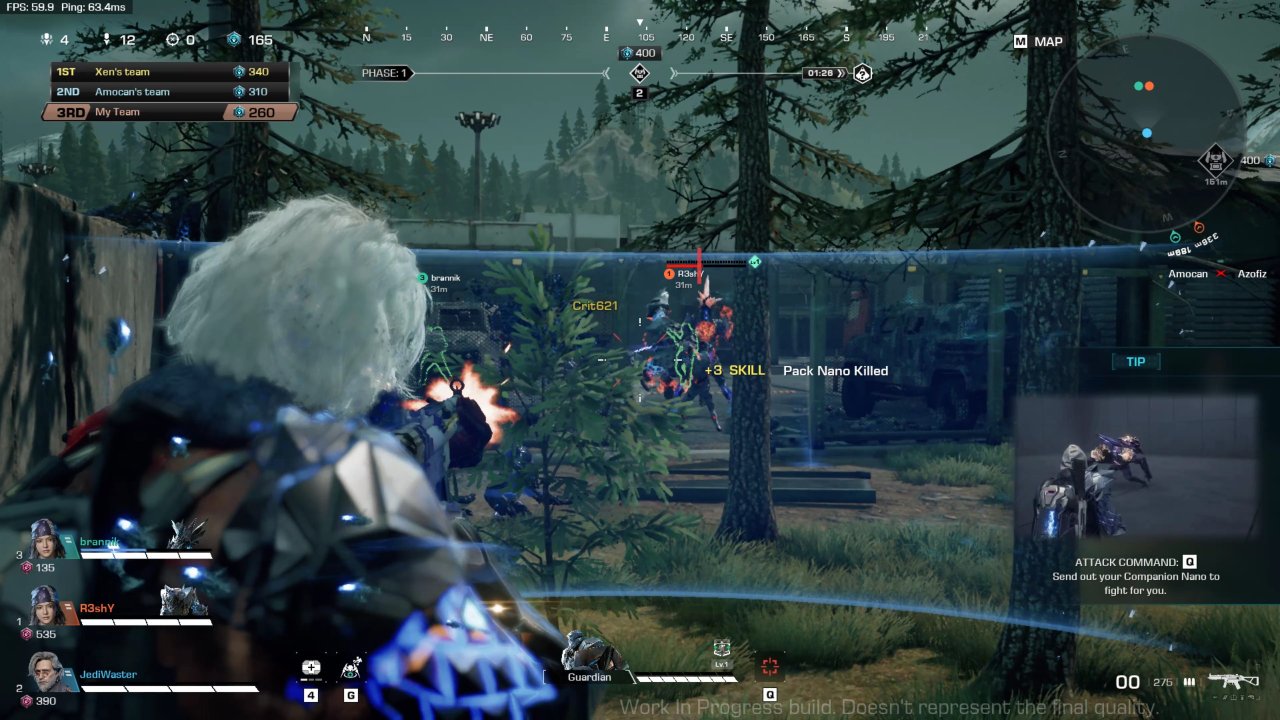Viewport: 1280px width, 720px height.
Task: Click the Pack Nano Killed notification
Action: [835, 370]
